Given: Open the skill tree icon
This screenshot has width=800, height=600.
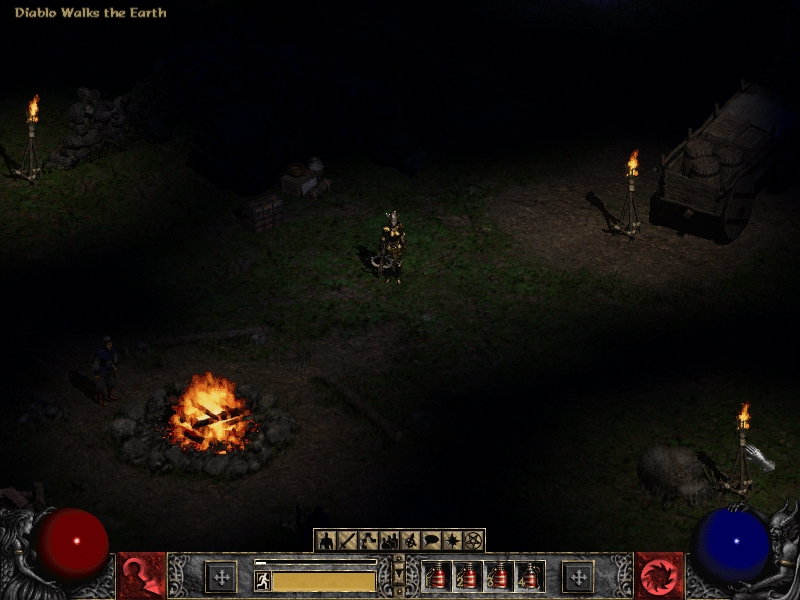Looking at the screenshot, I should click(x=368, y=541).
